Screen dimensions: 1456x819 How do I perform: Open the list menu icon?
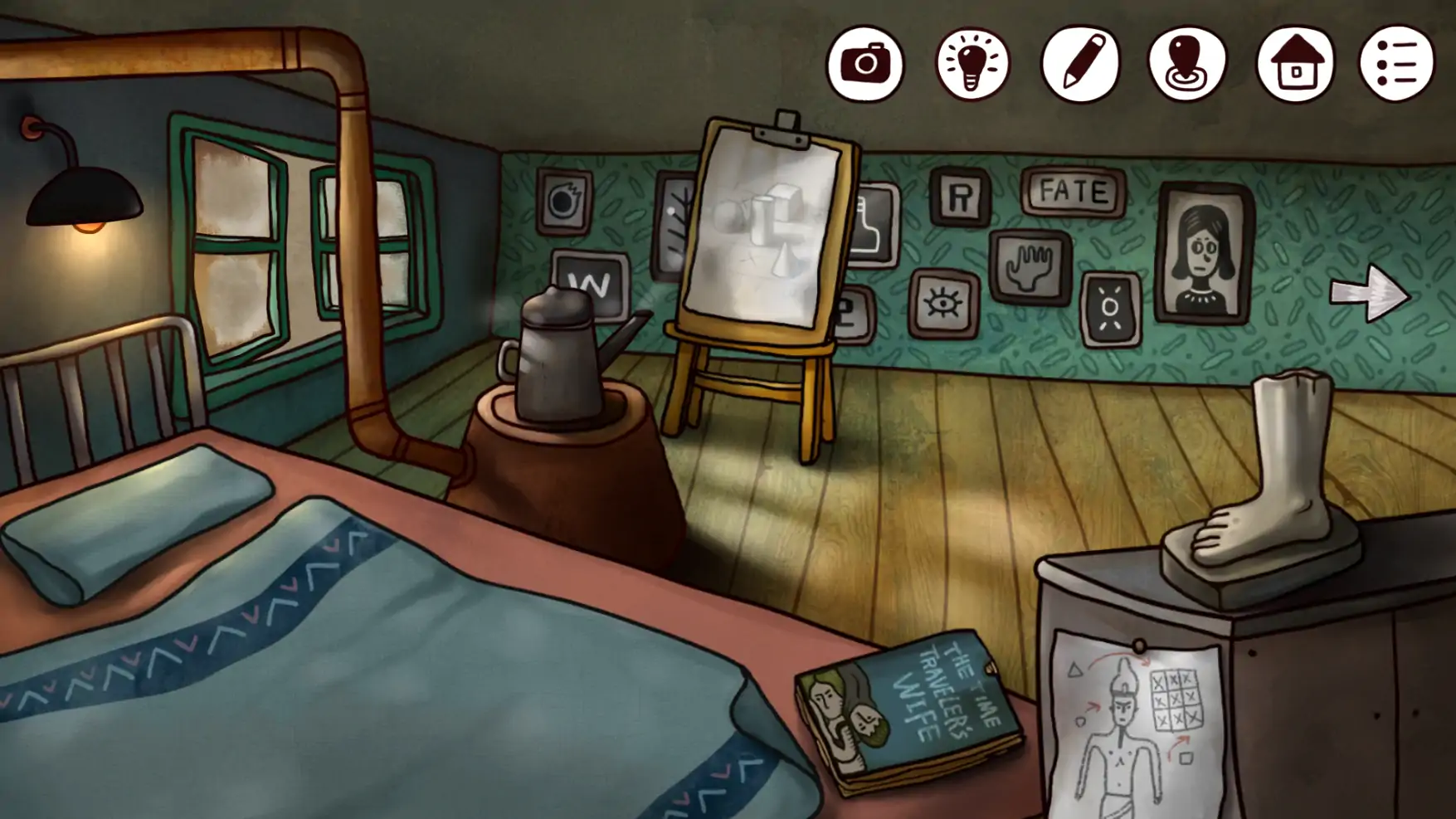(x=1397, y=64)
